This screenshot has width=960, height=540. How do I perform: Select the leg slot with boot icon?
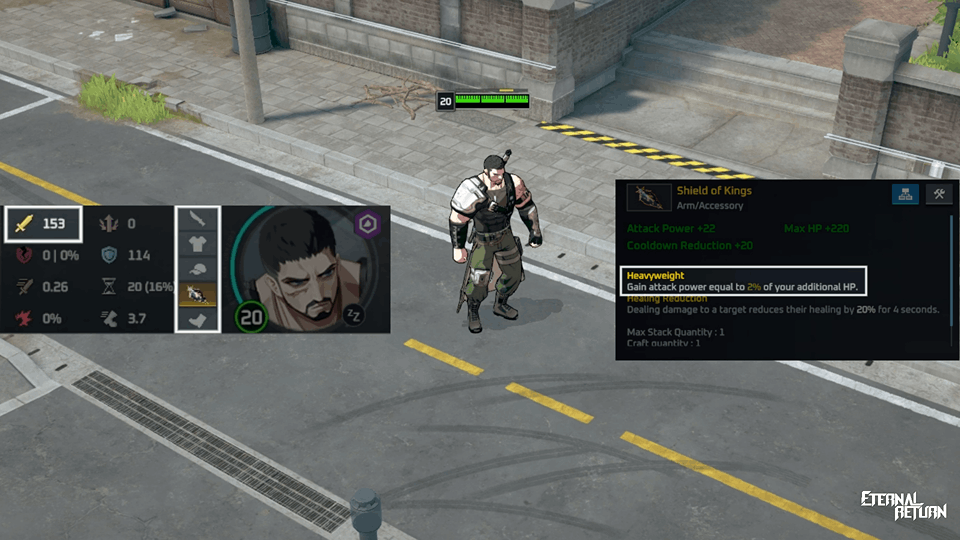point(197,319)
